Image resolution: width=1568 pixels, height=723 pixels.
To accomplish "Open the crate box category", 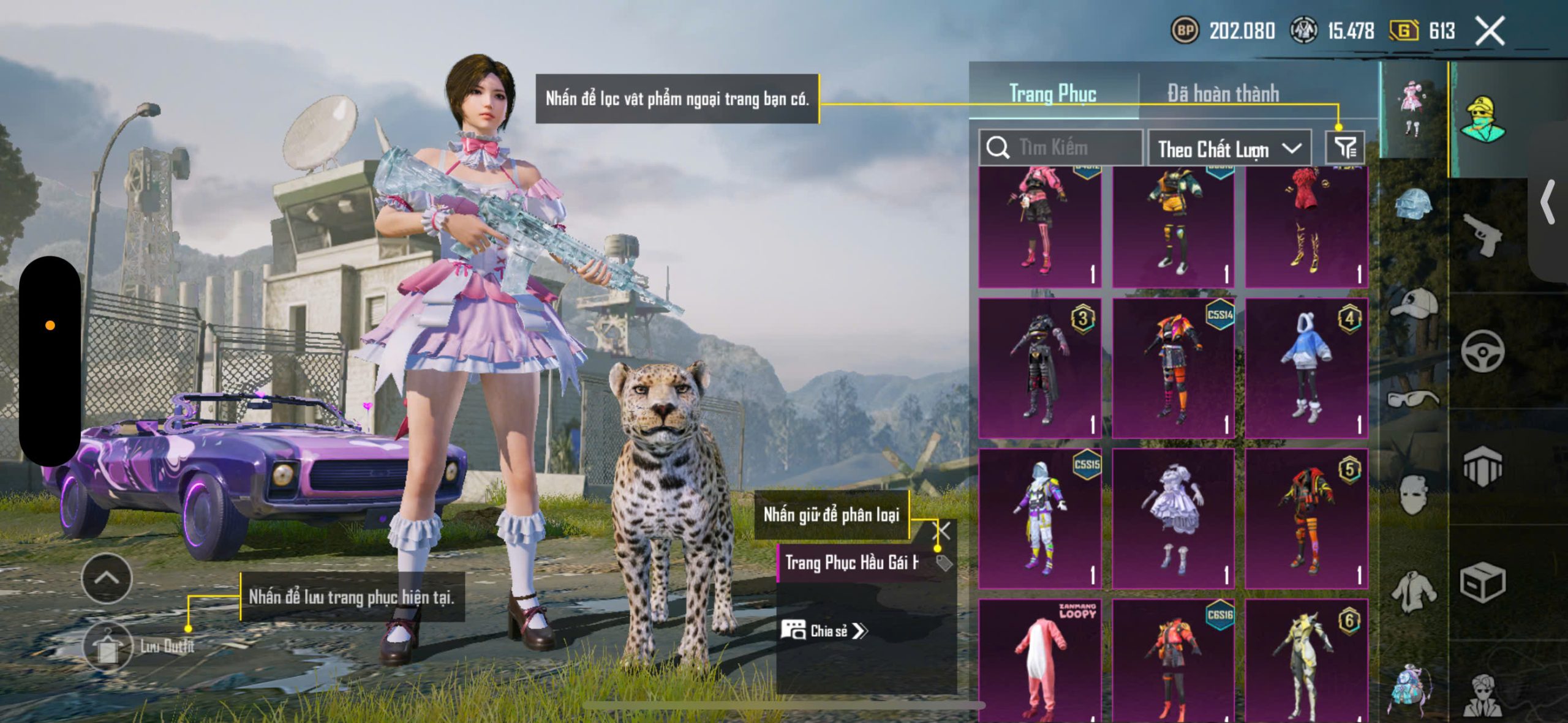I will [x=1482, y=582].
